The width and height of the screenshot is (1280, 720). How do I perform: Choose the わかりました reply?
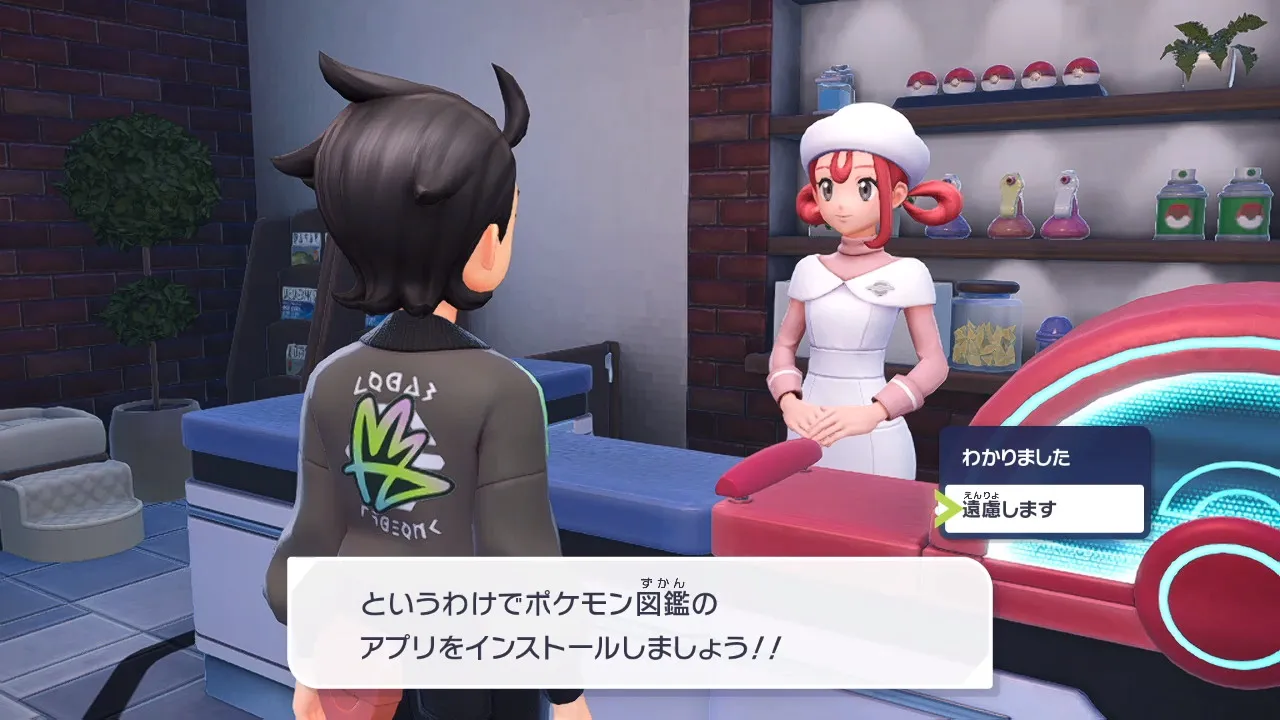[1041, 458]
